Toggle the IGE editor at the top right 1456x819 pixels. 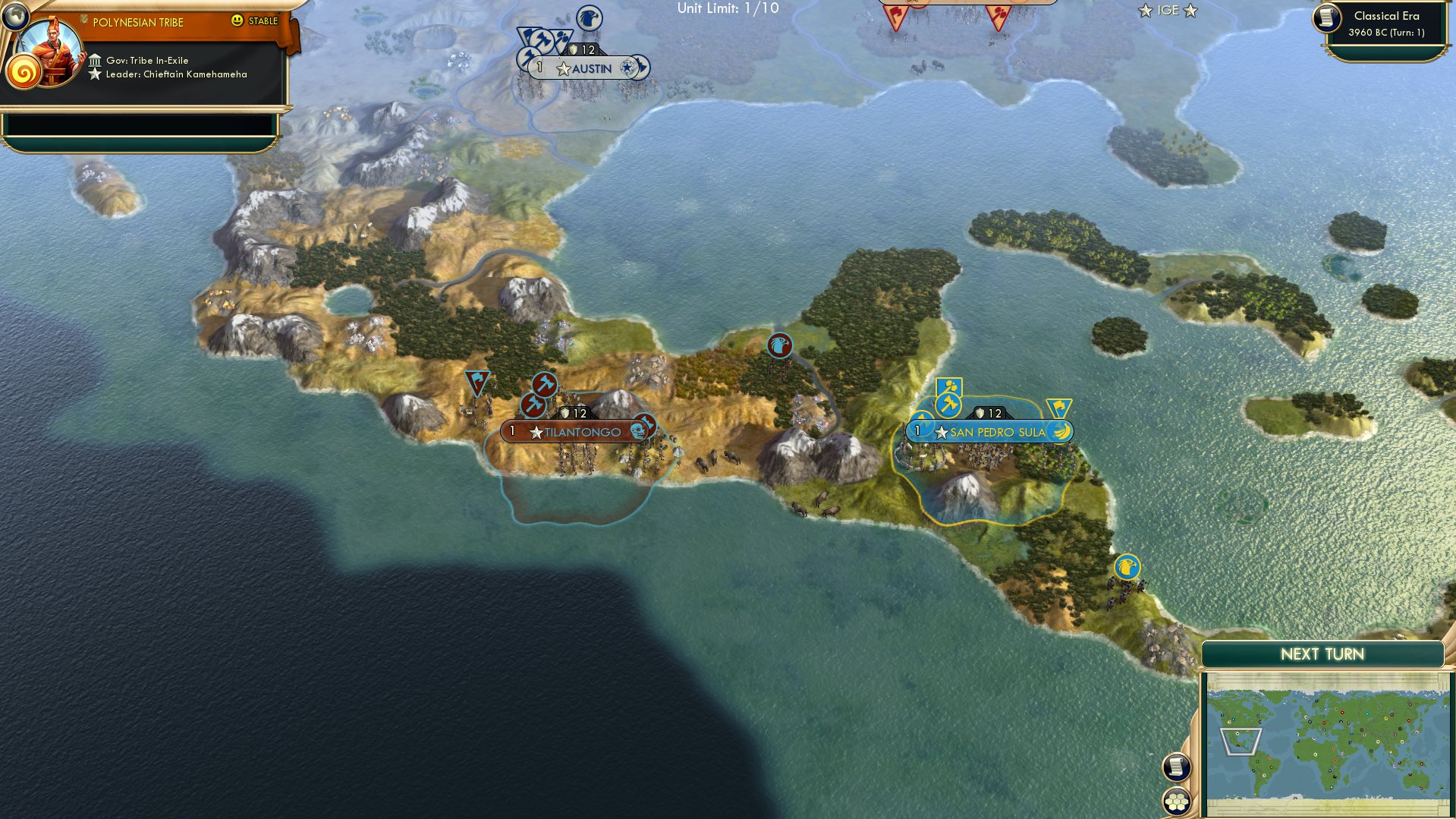click(x=1168, y=11)
